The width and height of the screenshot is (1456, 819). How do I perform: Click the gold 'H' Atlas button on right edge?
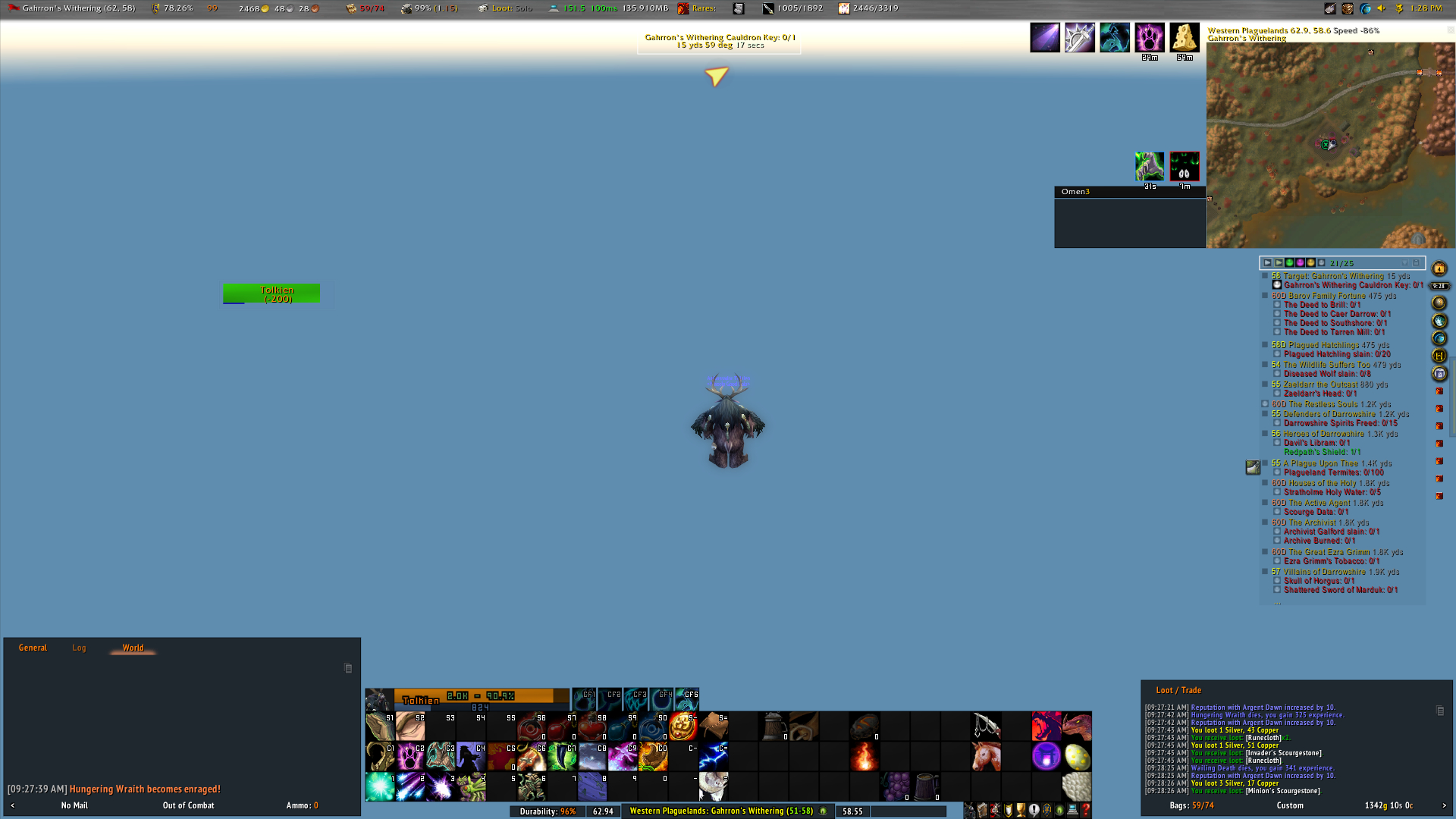click(1439, 354)
